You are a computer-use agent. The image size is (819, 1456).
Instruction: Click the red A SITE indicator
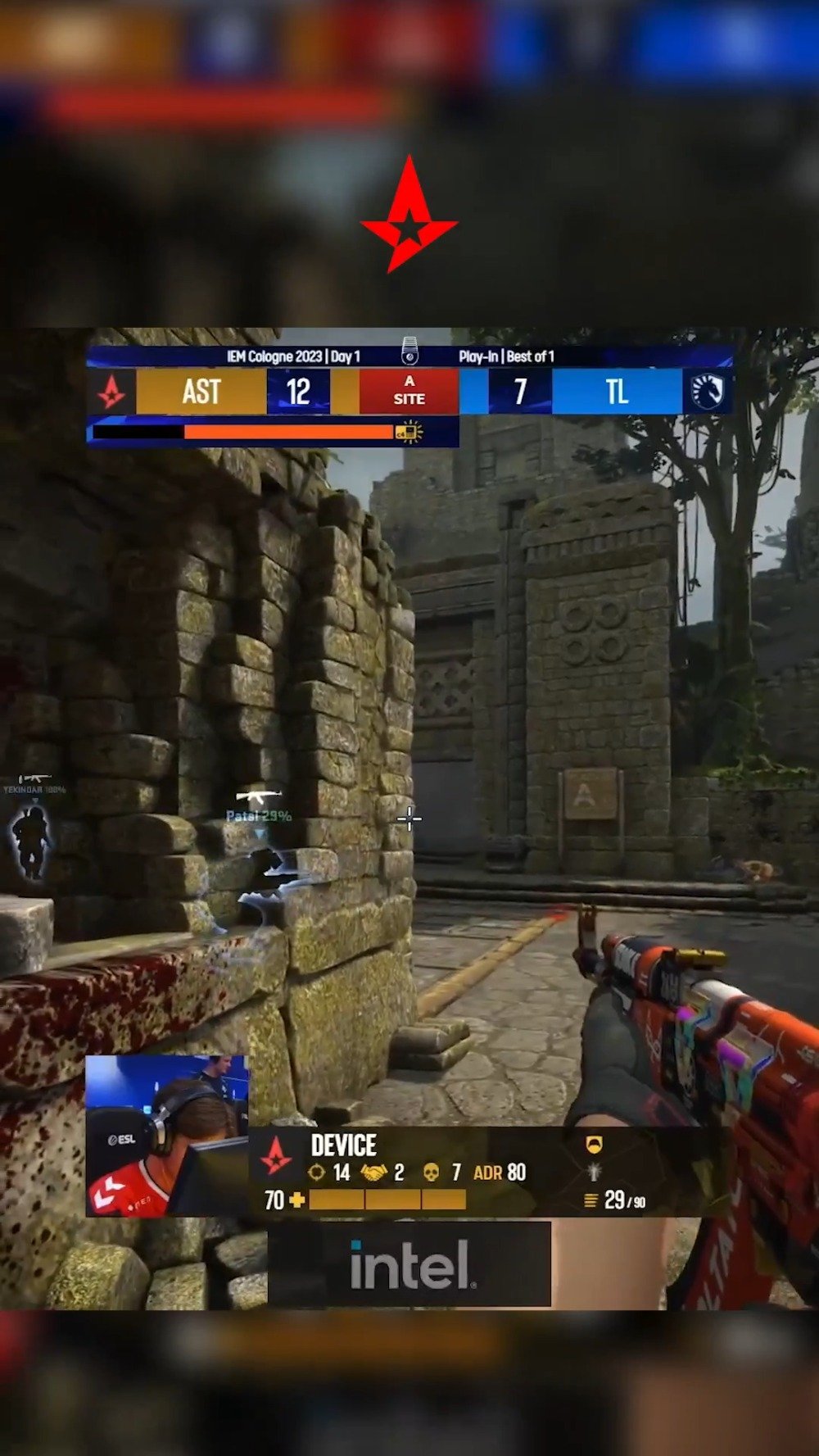(x=409, y=391)
